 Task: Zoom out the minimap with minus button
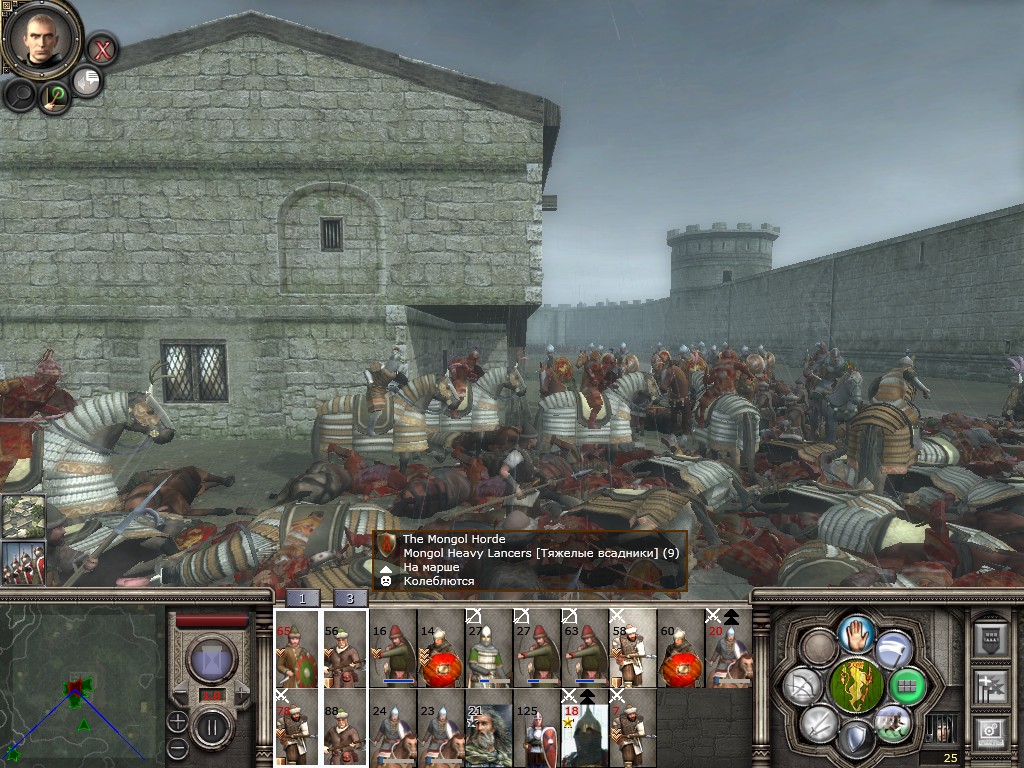click(177, 747)
